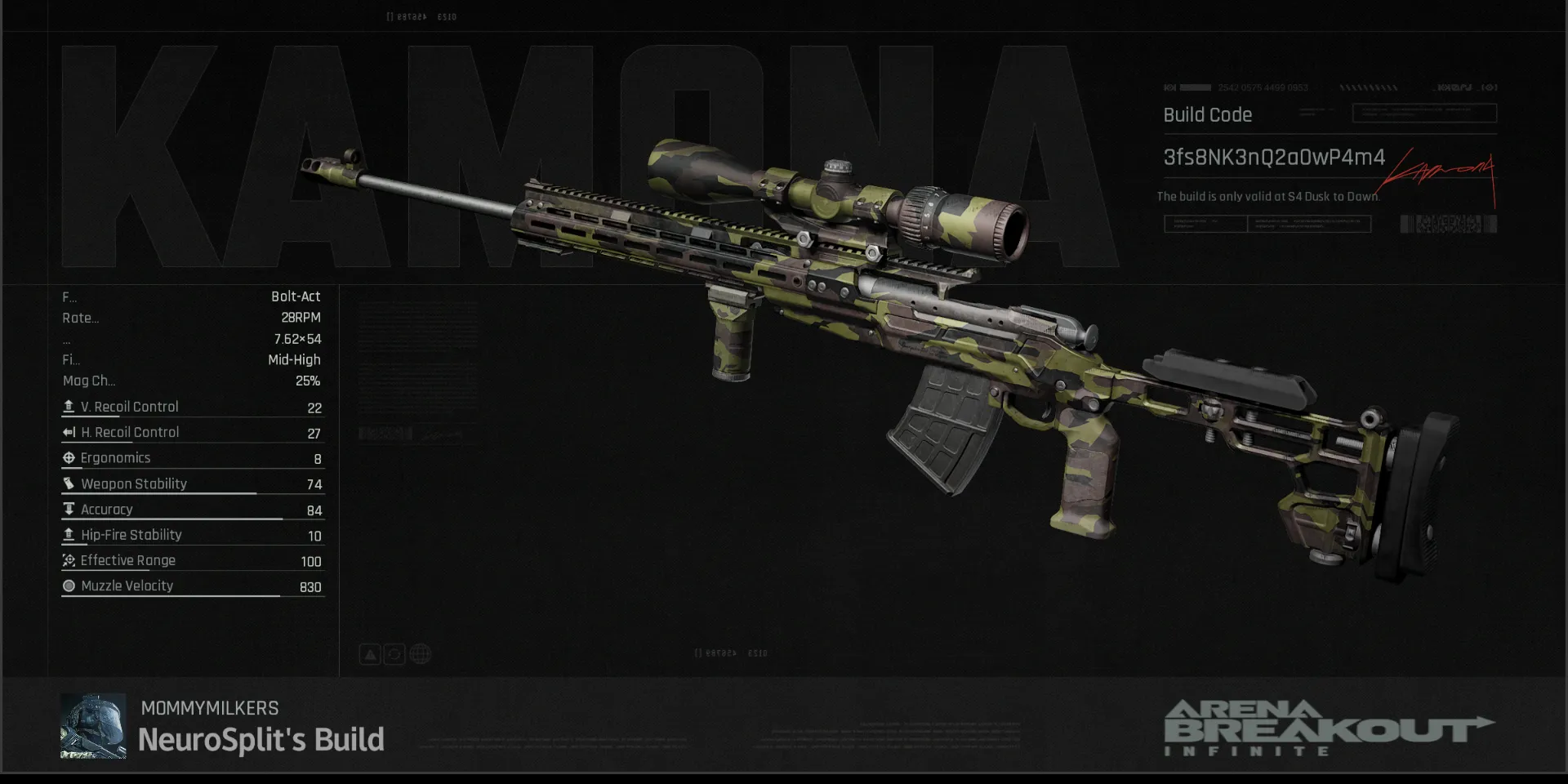Enable the globe icon beside the refresh icon
The height and width of the screenshot is (784, 1568).
[420, 653]
